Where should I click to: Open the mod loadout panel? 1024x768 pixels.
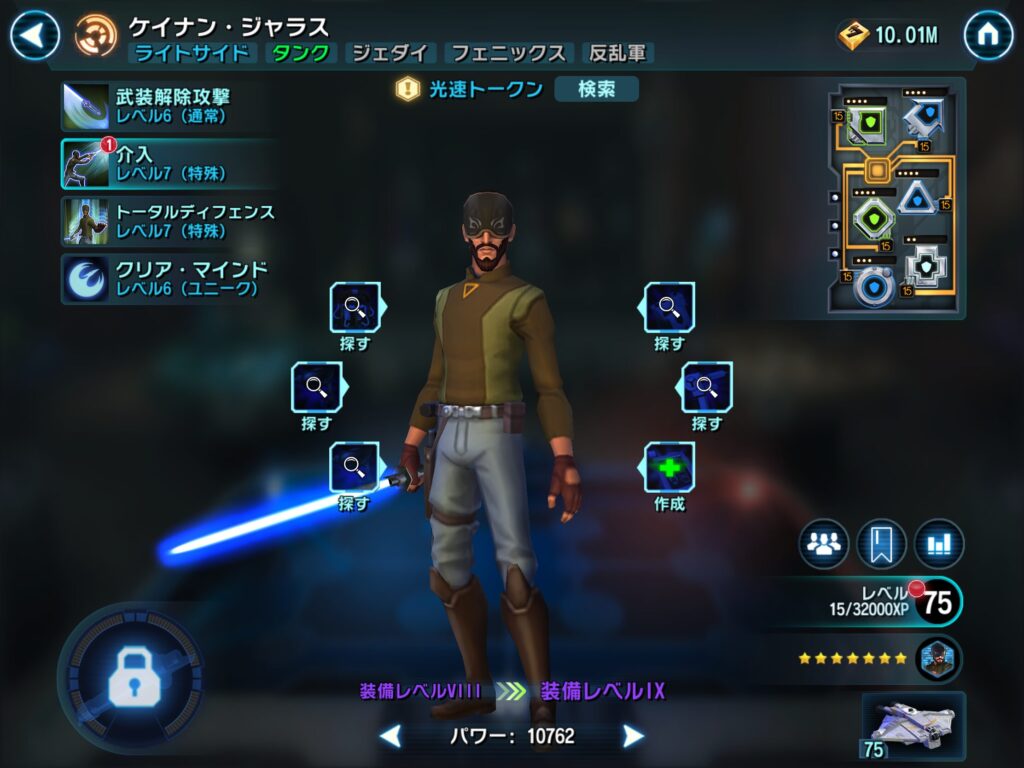(895, 199)
